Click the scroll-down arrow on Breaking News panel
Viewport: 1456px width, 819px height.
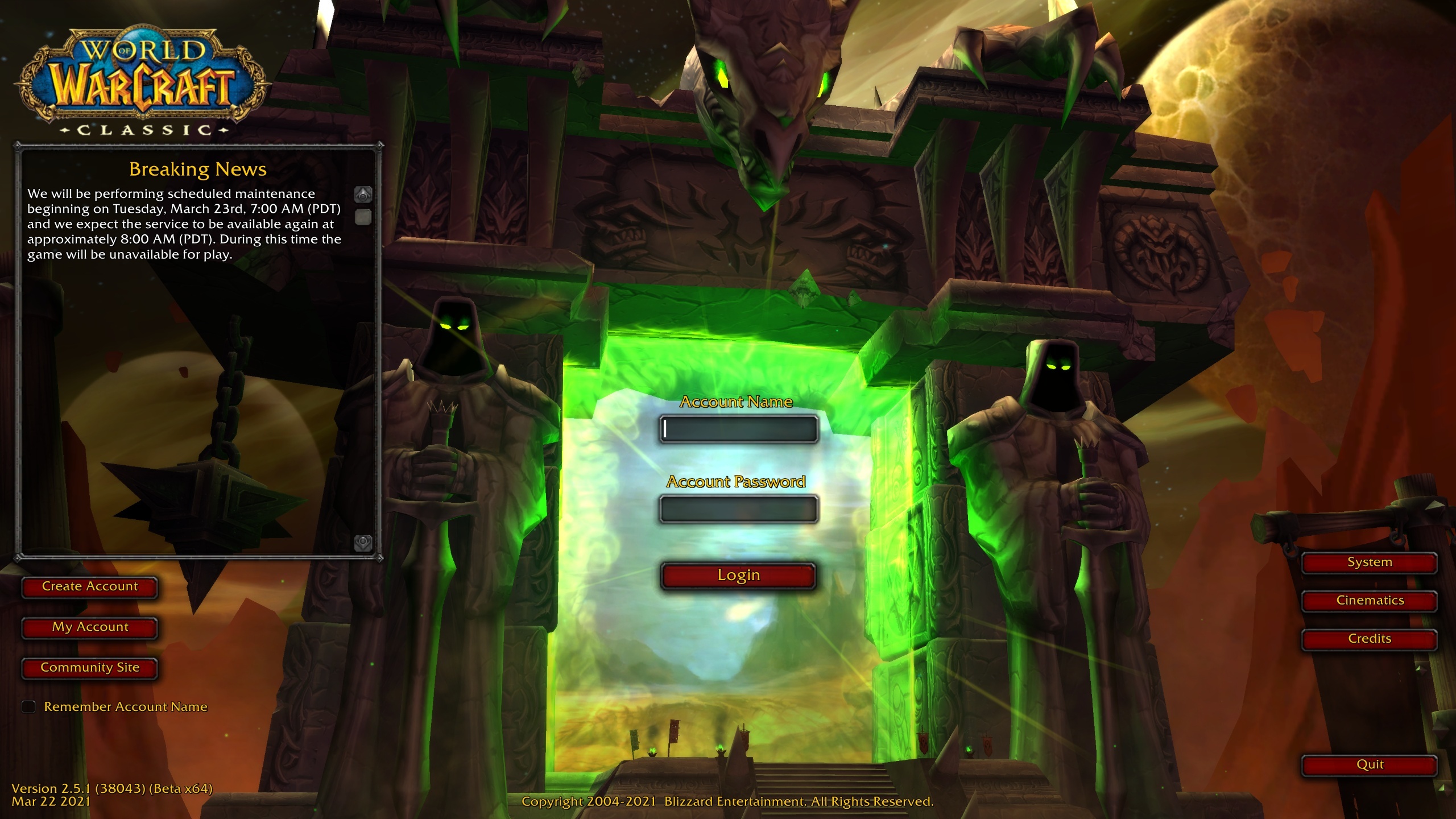point(362,543)
